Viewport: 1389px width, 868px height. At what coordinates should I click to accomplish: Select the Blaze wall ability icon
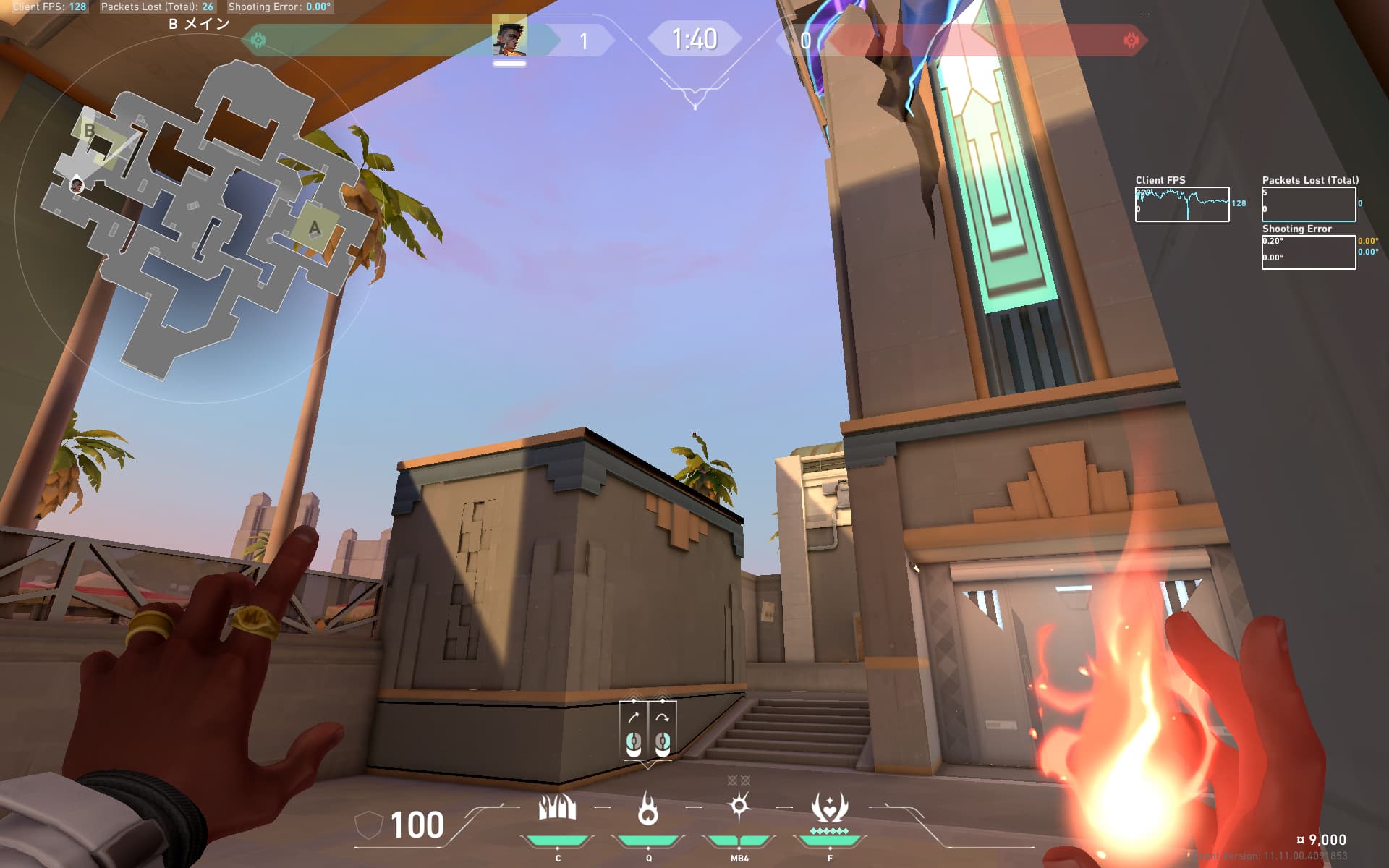click(557, 808)
